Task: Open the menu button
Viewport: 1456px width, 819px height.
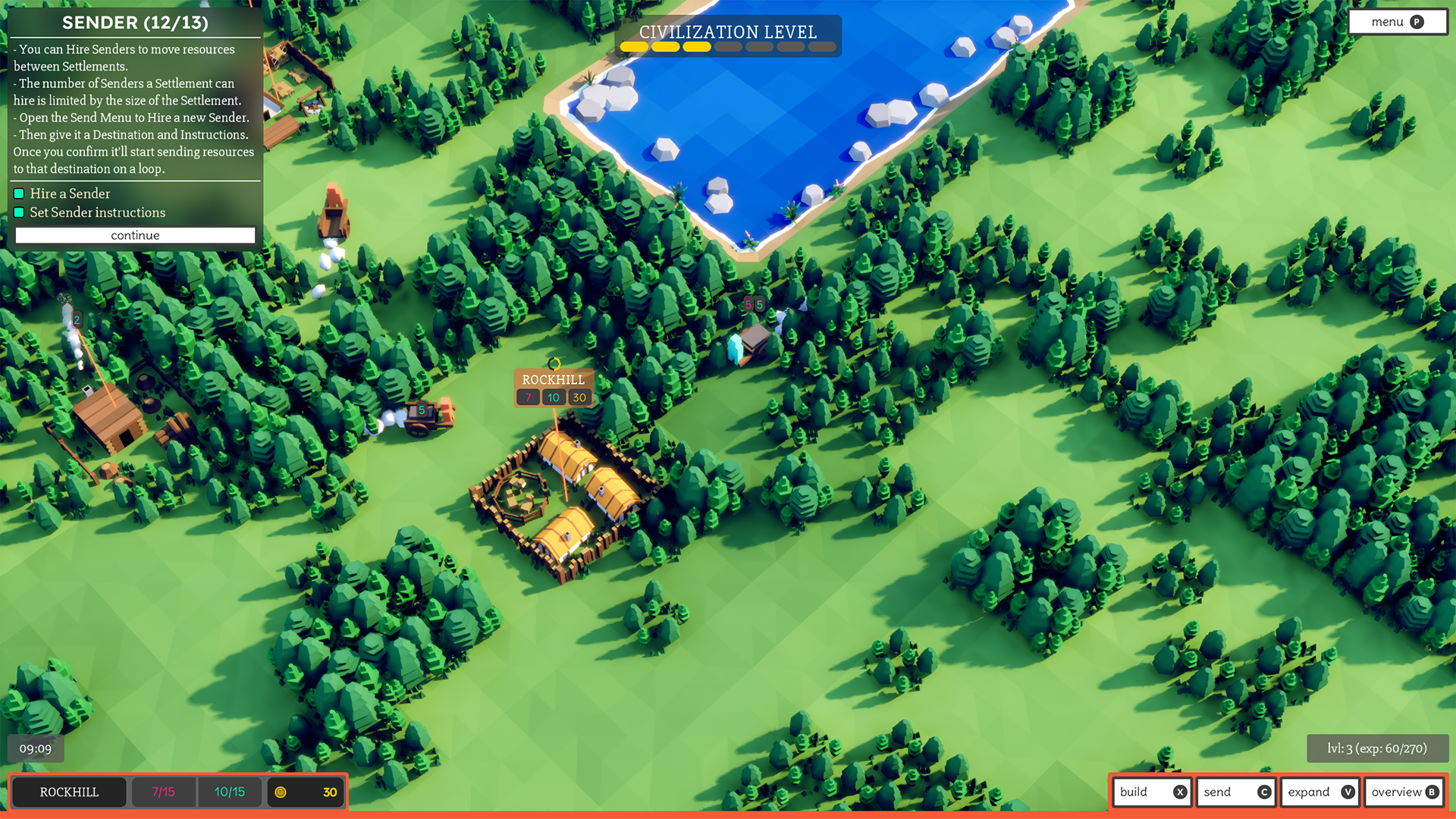Action: point(1397,22)
